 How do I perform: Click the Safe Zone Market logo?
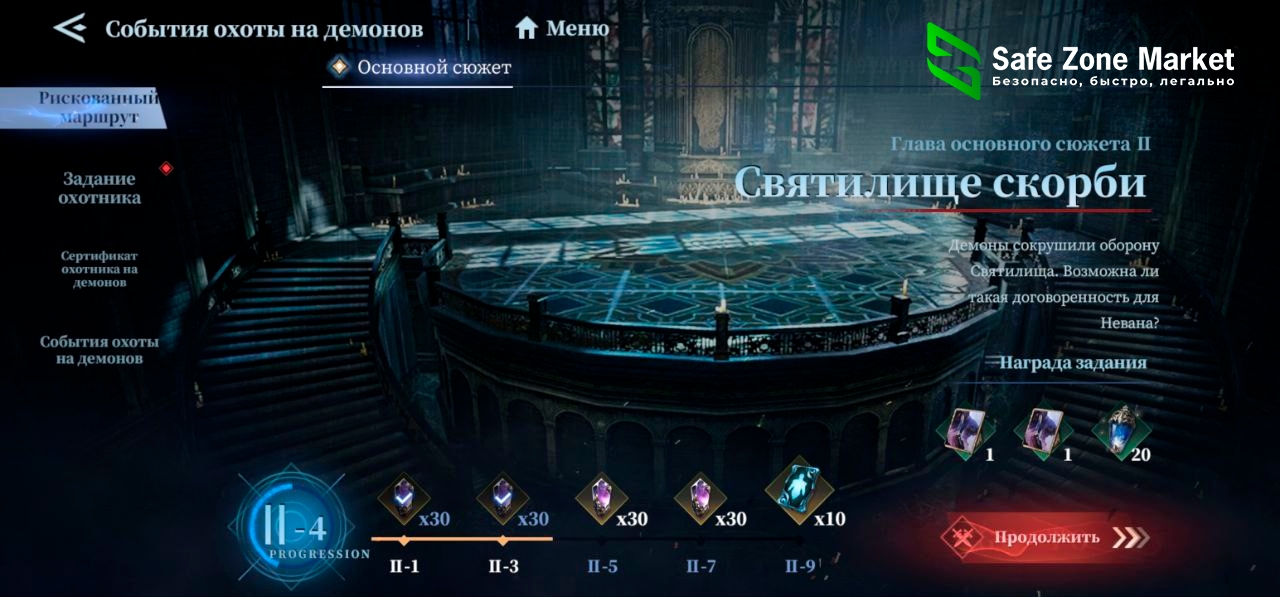point(1080,62)
